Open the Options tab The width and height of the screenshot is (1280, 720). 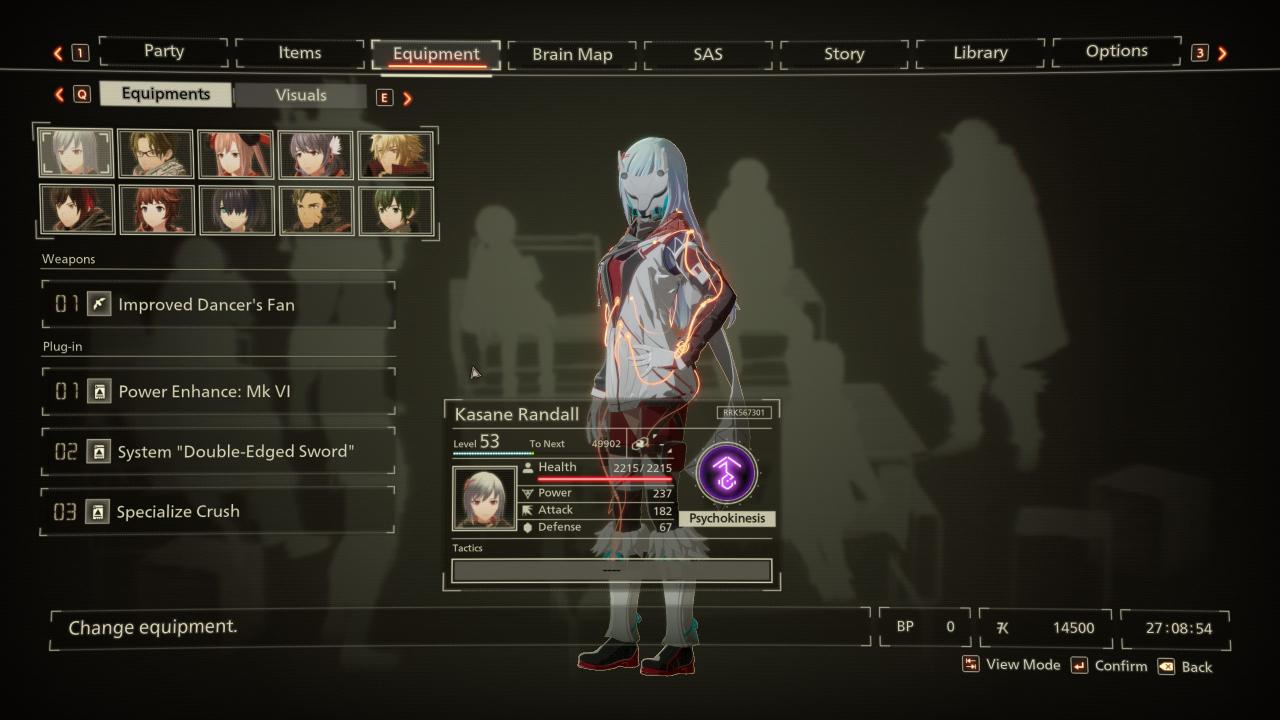click(x=1117, y=51)
